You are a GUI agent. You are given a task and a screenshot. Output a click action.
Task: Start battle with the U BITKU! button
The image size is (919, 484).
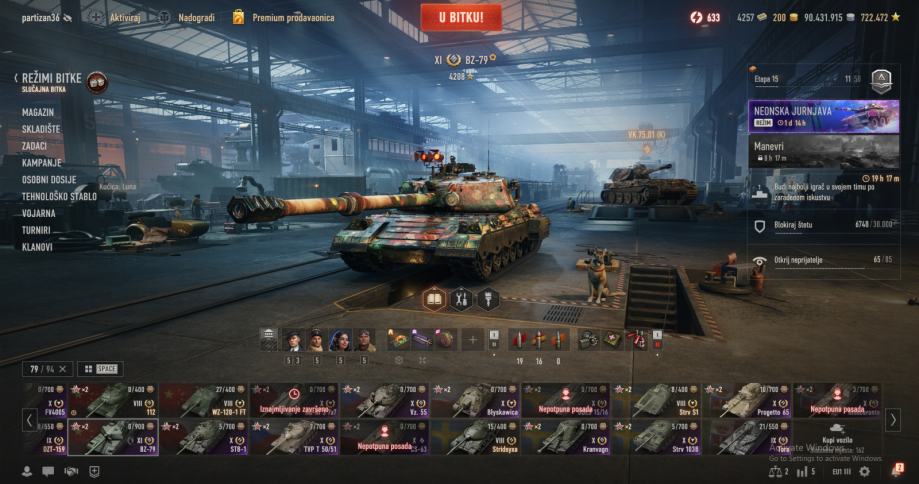pos(460,17)
